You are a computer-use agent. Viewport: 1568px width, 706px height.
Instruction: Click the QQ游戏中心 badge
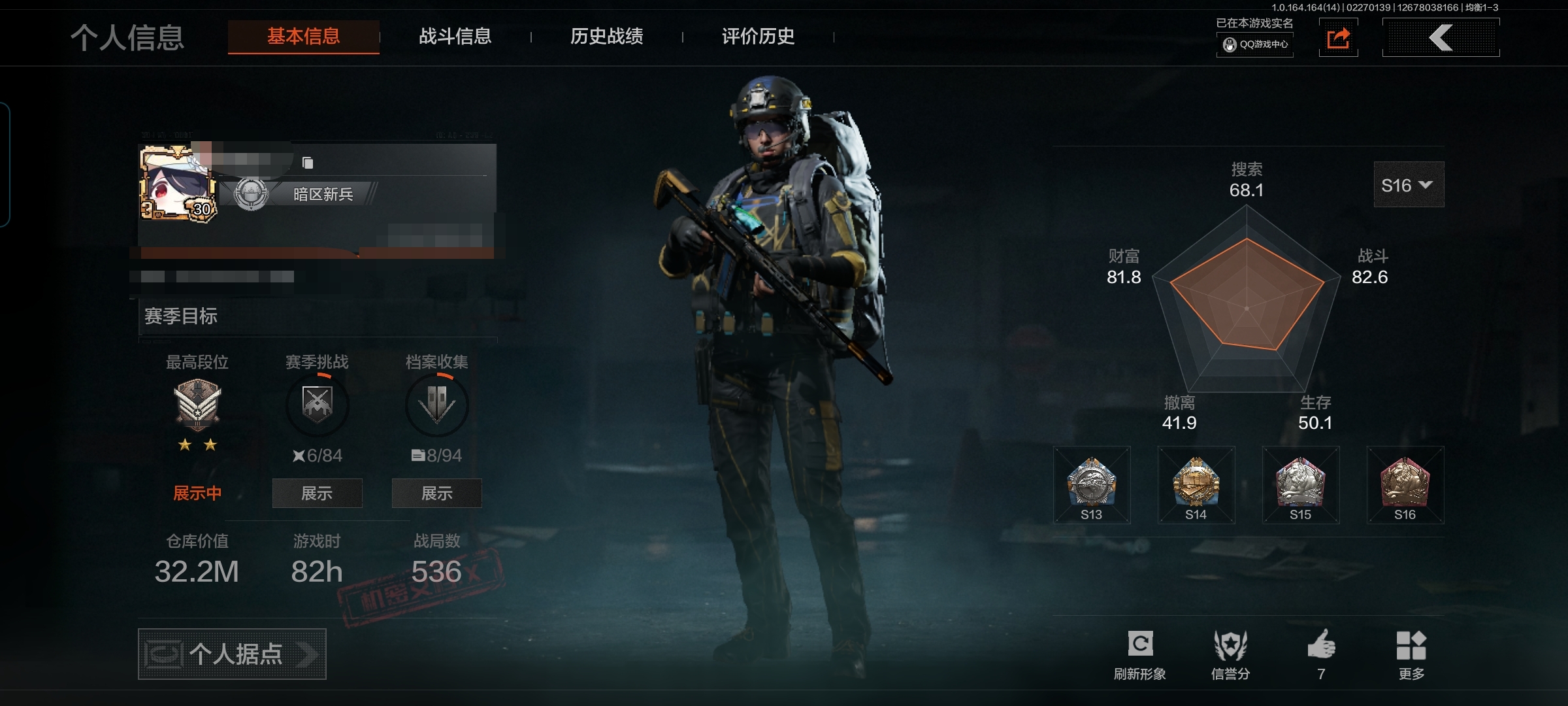coord(1254,44)
